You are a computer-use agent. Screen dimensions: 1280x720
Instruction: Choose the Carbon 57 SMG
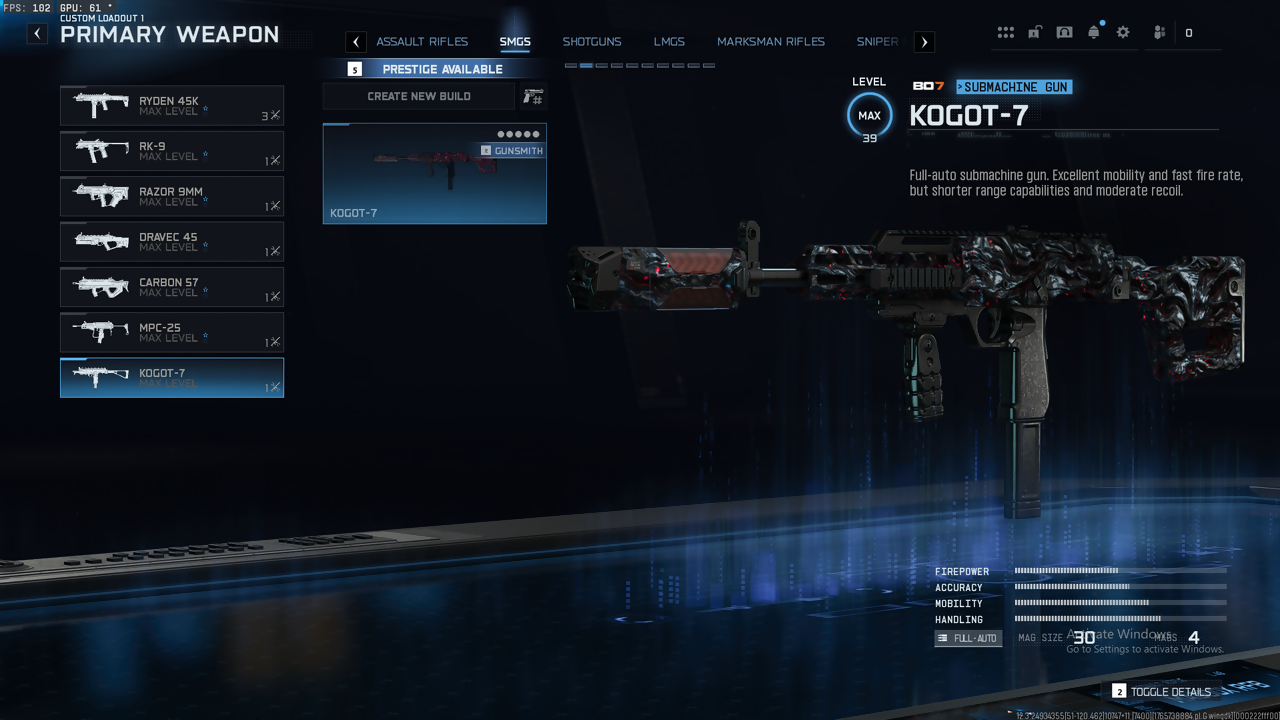tap(172, 287)
